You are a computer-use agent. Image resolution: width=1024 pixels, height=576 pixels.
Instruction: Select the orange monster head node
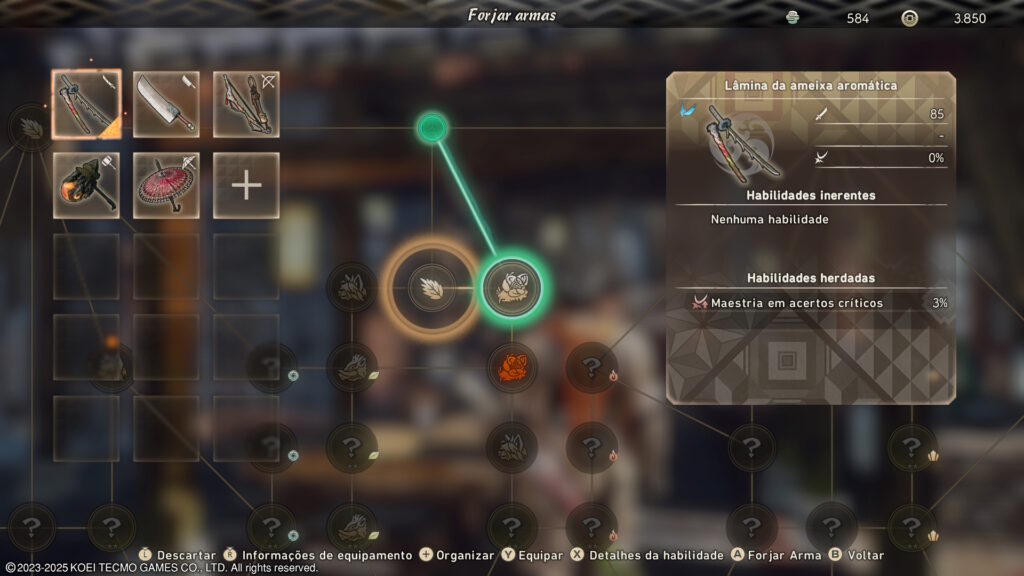[511, 367]
